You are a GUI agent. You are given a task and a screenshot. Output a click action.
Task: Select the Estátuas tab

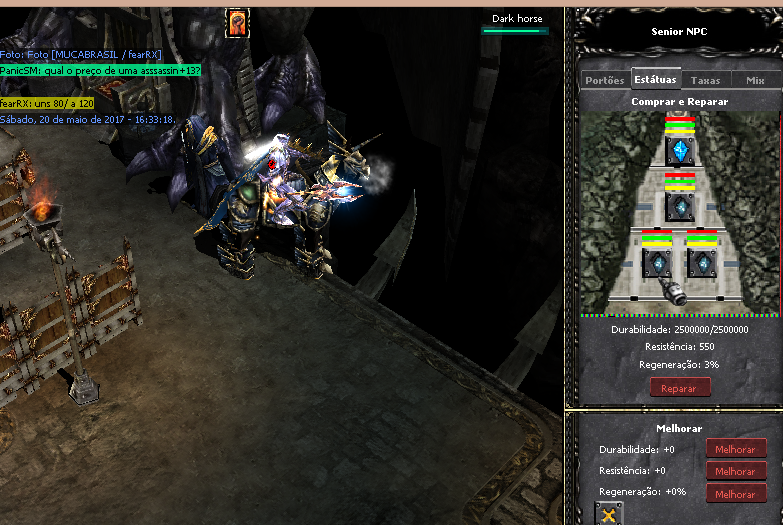(x=655, y=79)
